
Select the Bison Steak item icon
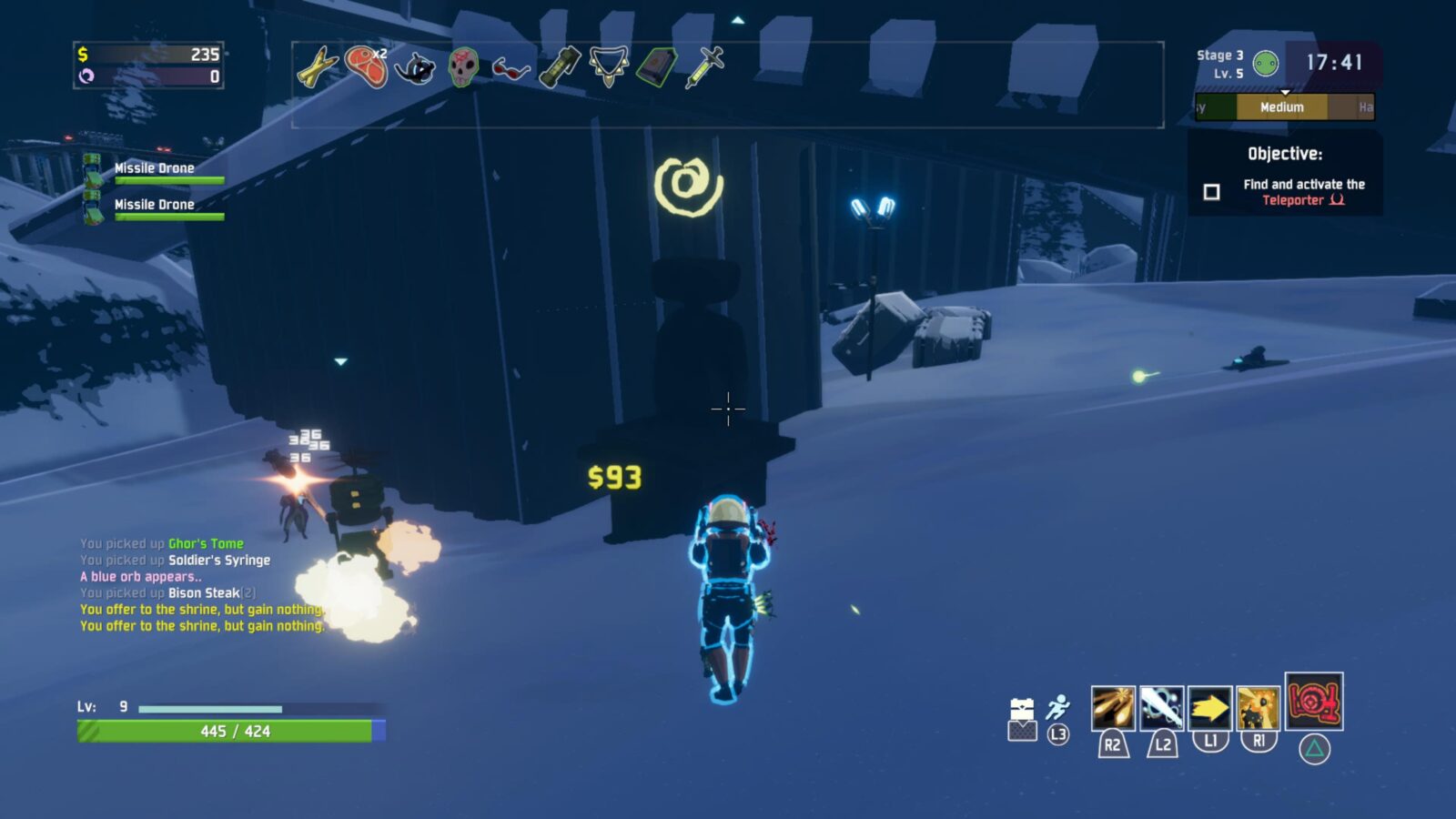pos(367,66)
